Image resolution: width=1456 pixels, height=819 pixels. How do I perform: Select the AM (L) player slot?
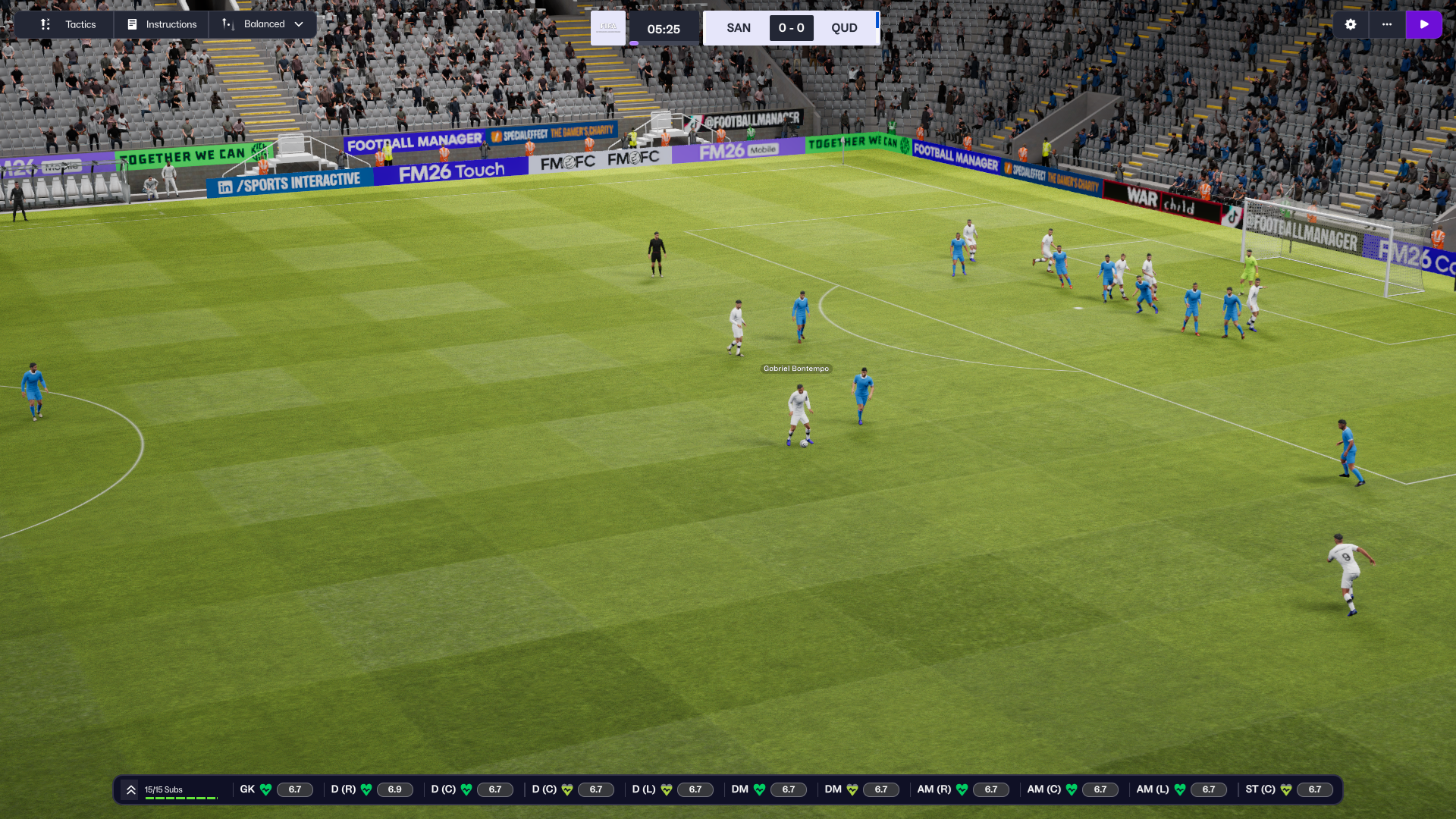coord(1181,789)
